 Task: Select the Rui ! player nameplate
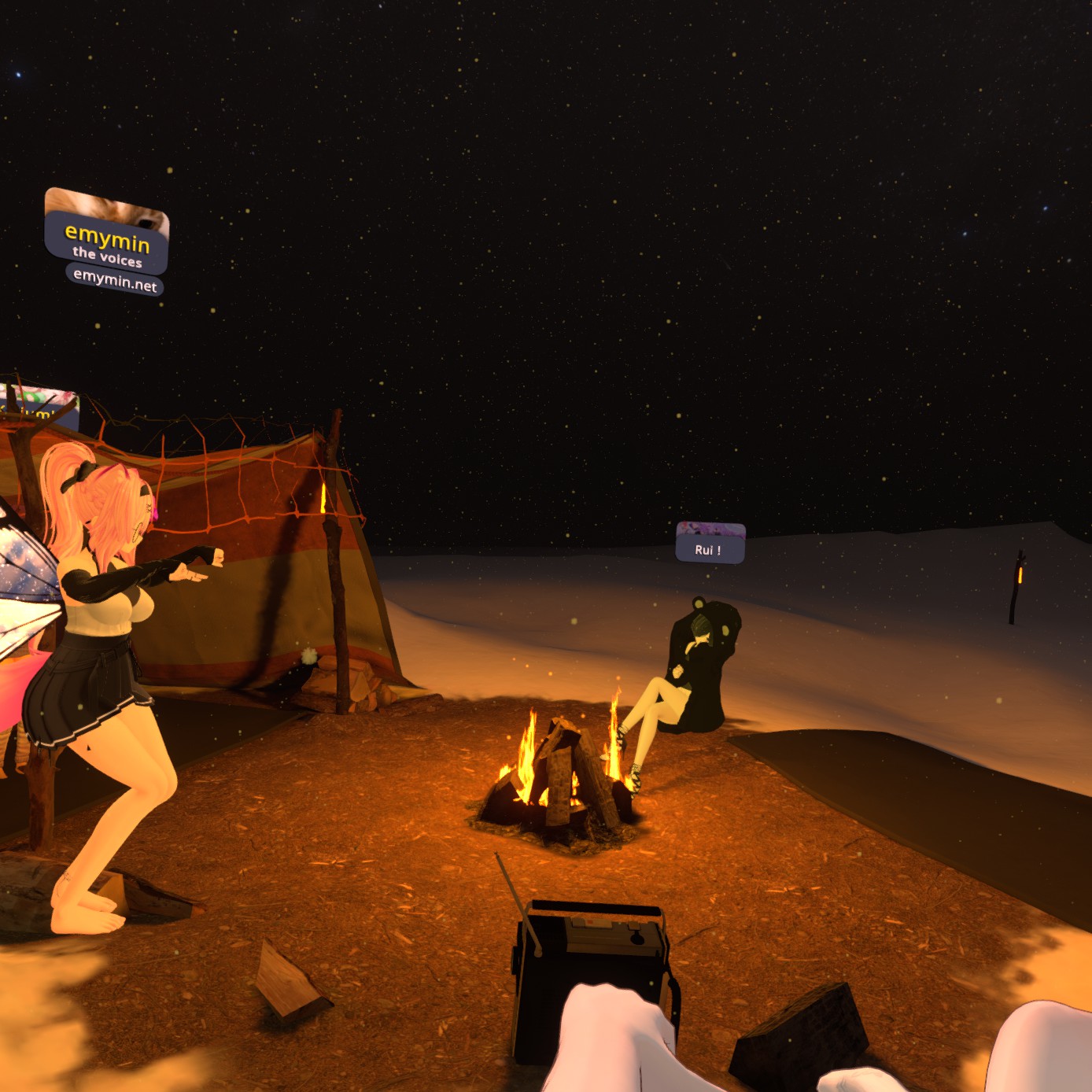click(x=709, y=548)
